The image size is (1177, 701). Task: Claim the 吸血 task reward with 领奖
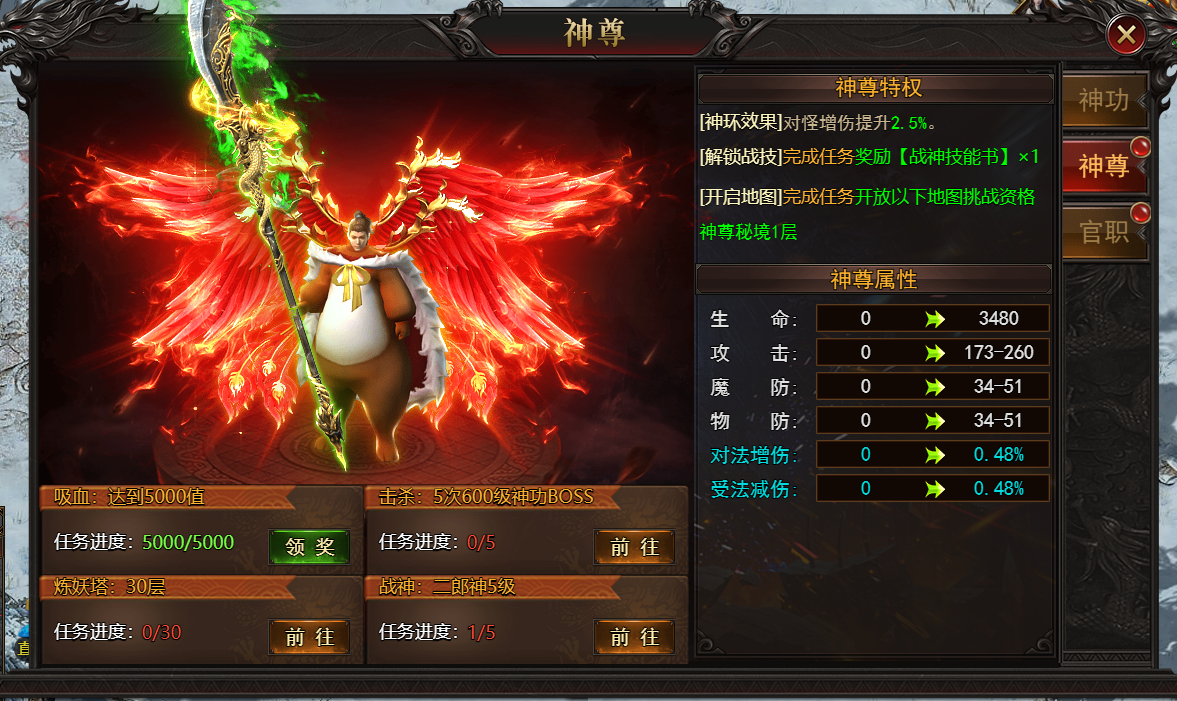[x=309, y=547]
